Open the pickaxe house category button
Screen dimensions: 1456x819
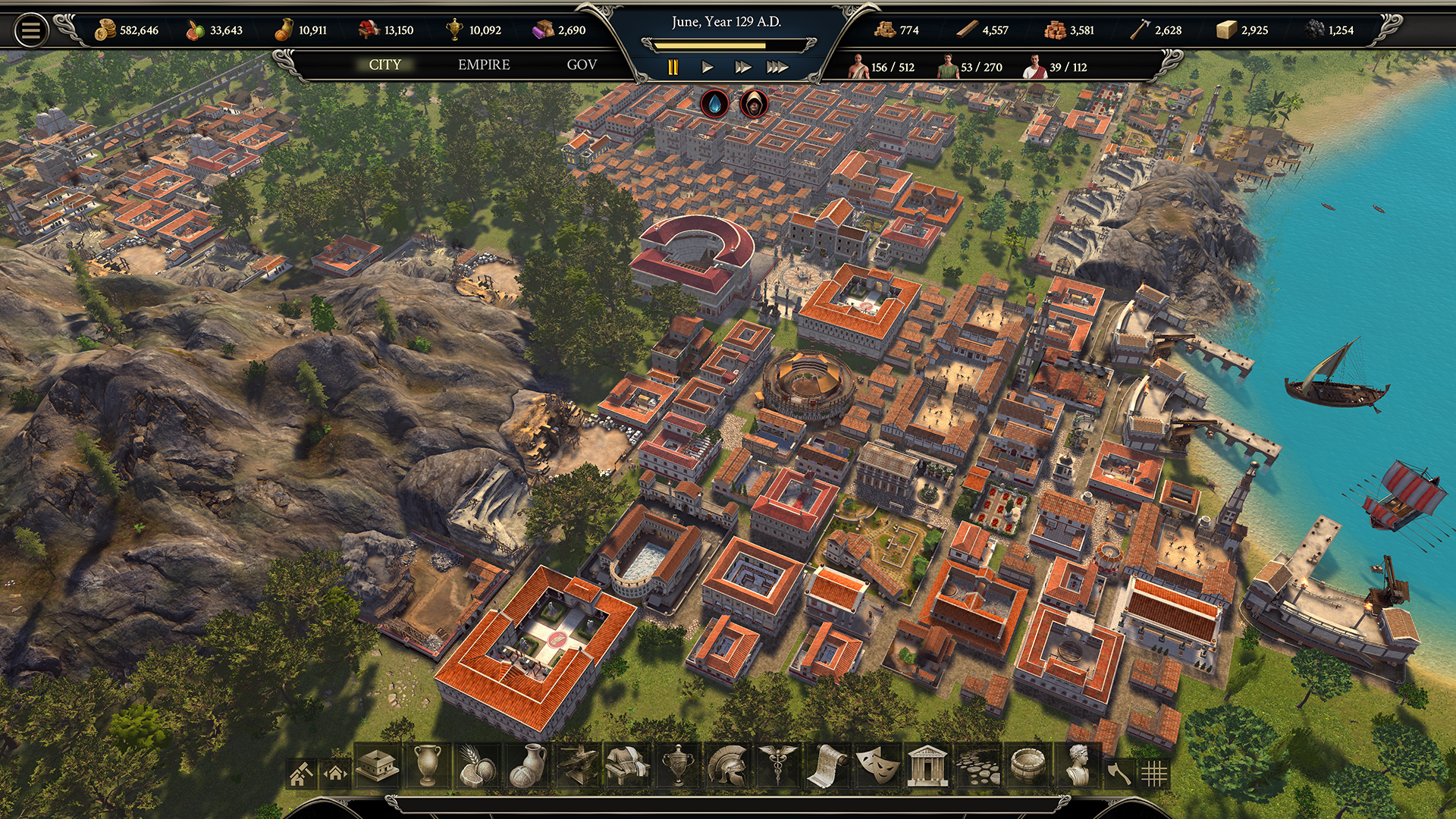pyautogui.click(x=302, y=772)
